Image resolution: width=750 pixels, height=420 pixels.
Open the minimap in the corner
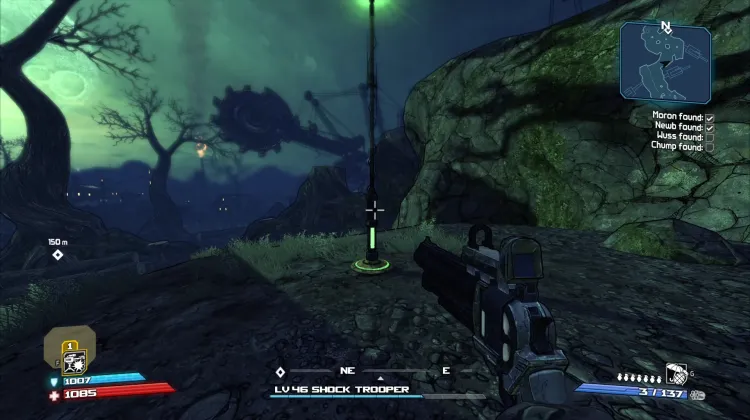pos(663,62)
